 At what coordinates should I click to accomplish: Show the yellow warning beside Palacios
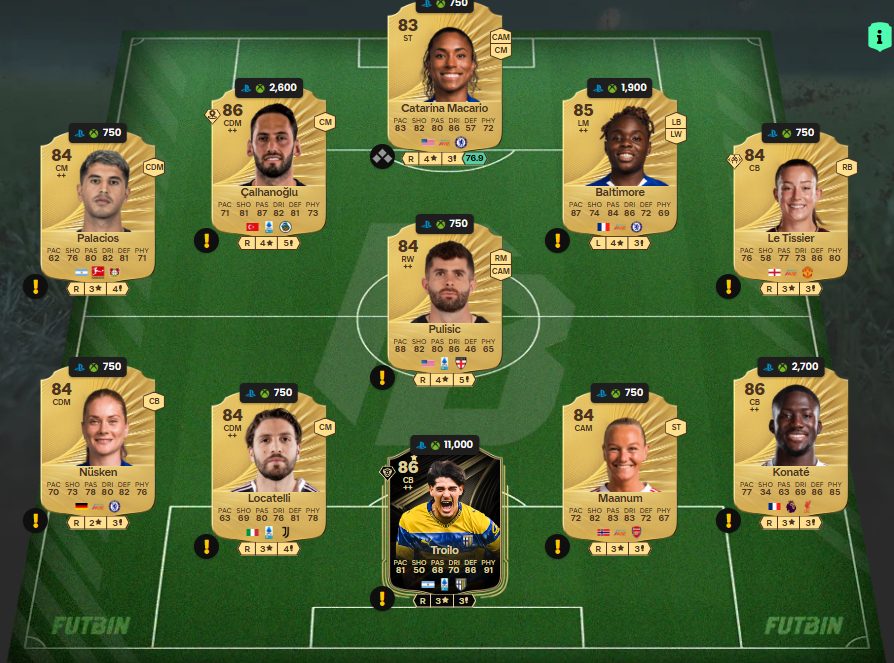click(35, 287)
